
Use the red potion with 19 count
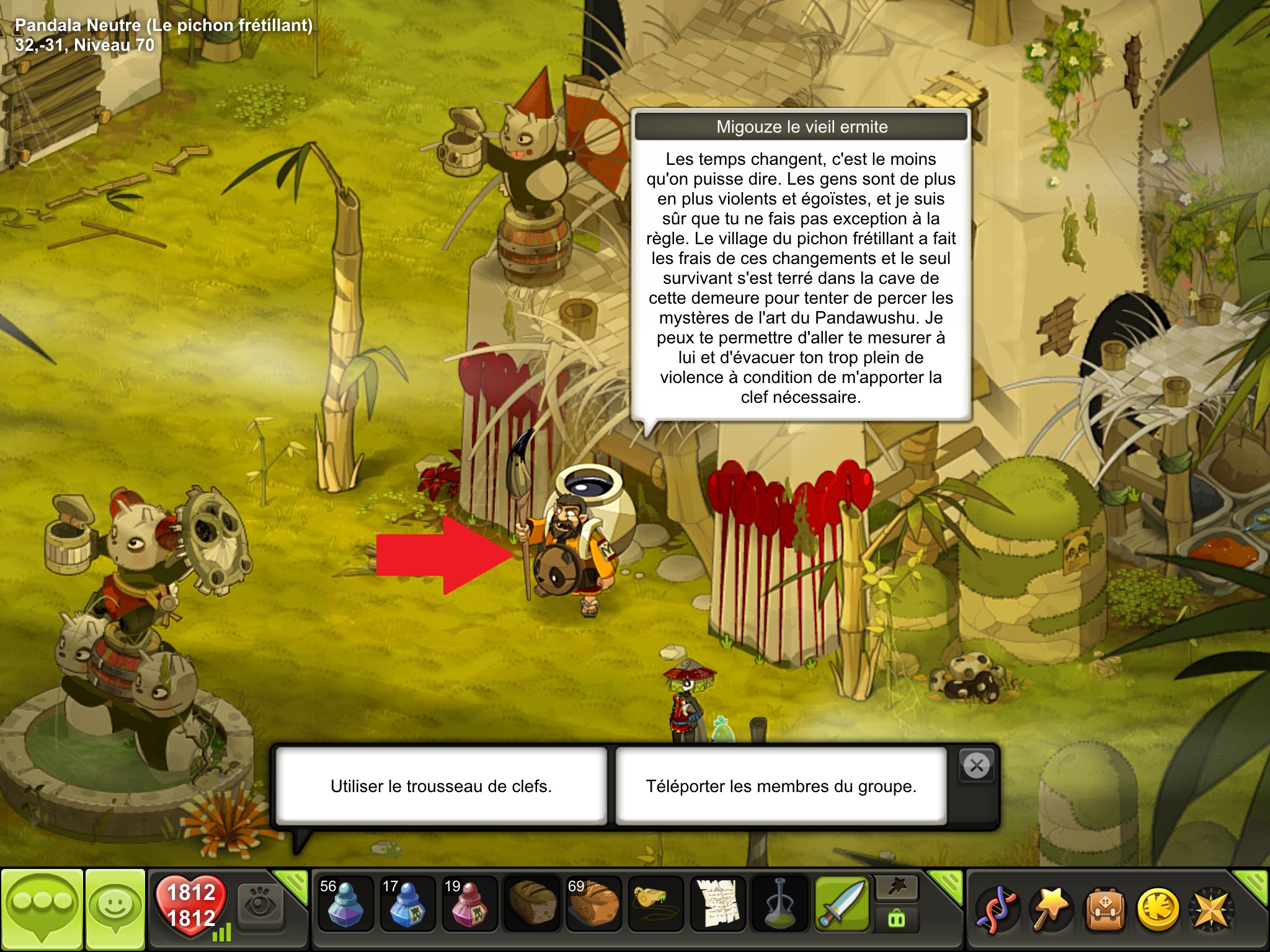[x=469, y=905]
